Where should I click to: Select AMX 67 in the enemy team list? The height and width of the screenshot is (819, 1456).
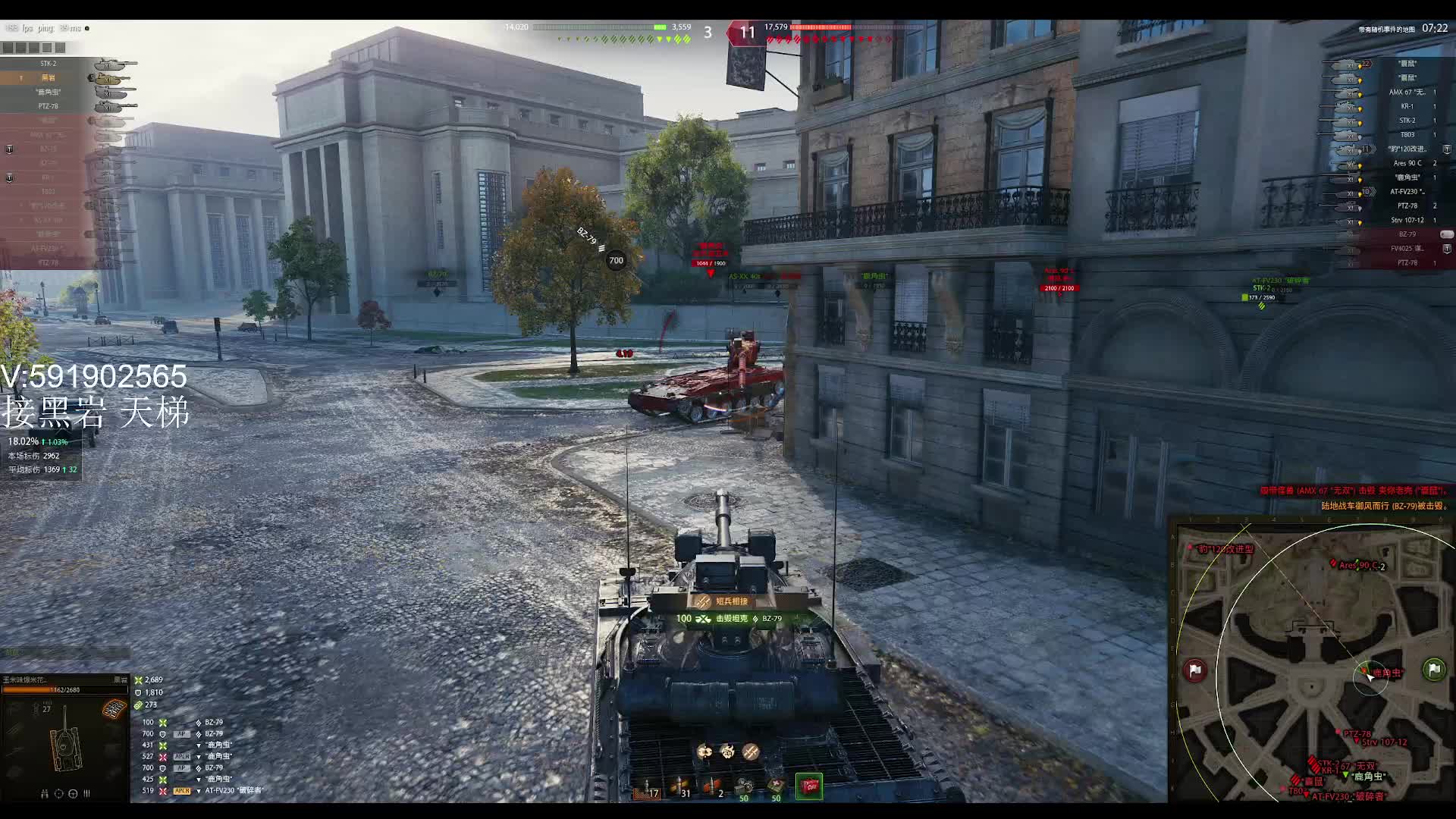point(1407,93)
